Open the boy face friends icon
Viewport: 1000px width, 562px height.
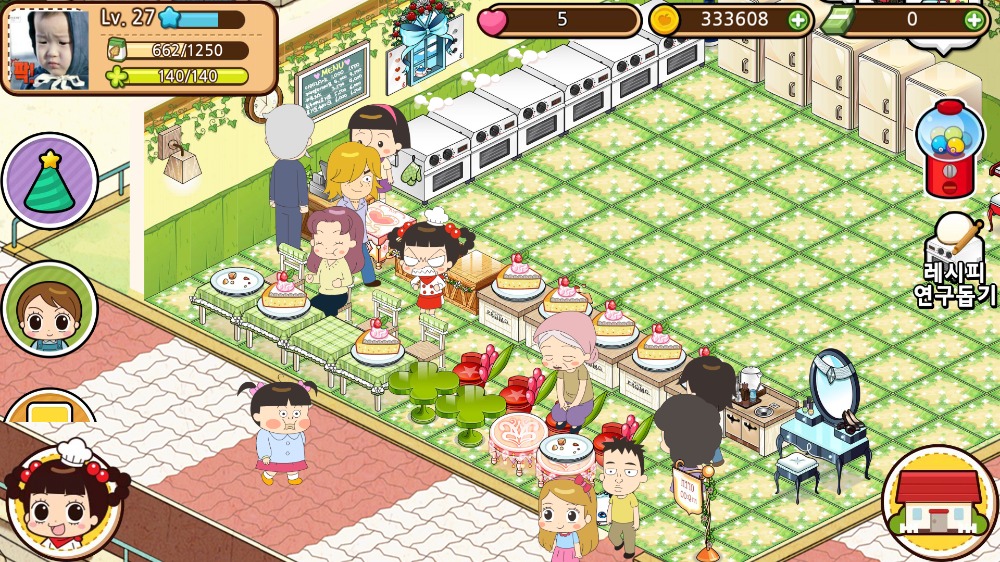[x=49, y=310]
